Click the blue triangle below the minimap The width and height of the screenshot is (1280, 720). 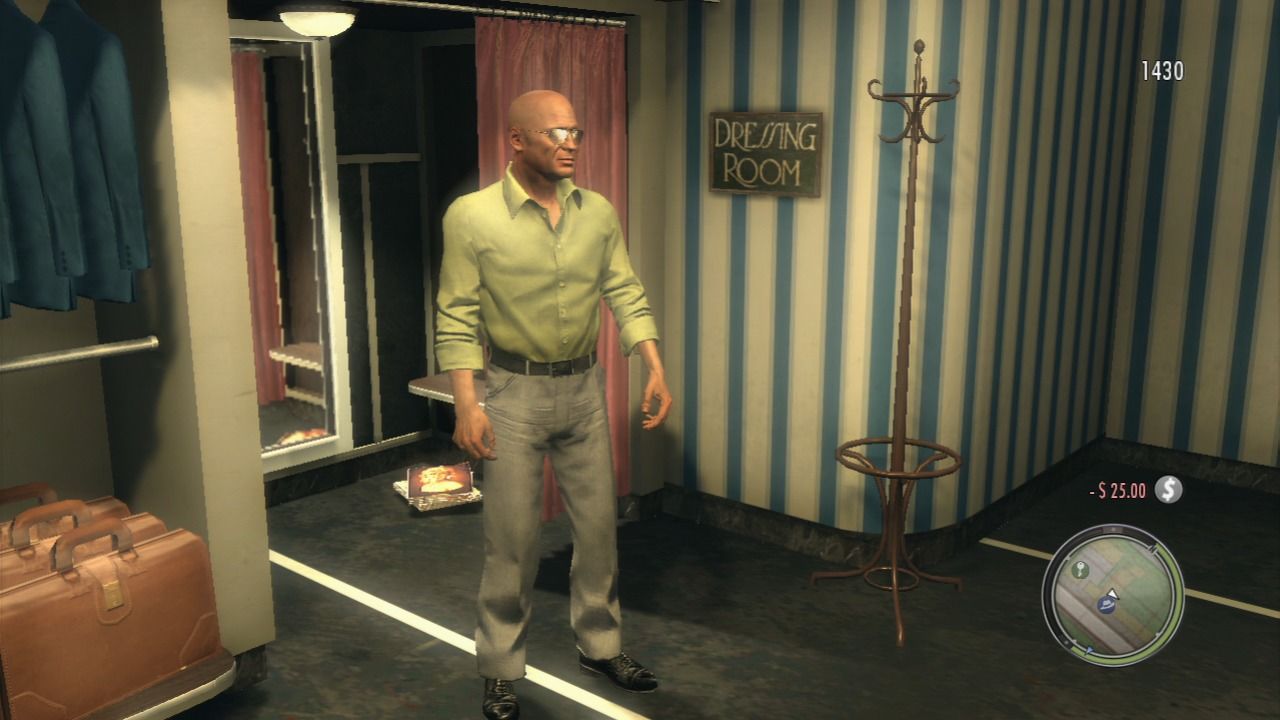1088,650
